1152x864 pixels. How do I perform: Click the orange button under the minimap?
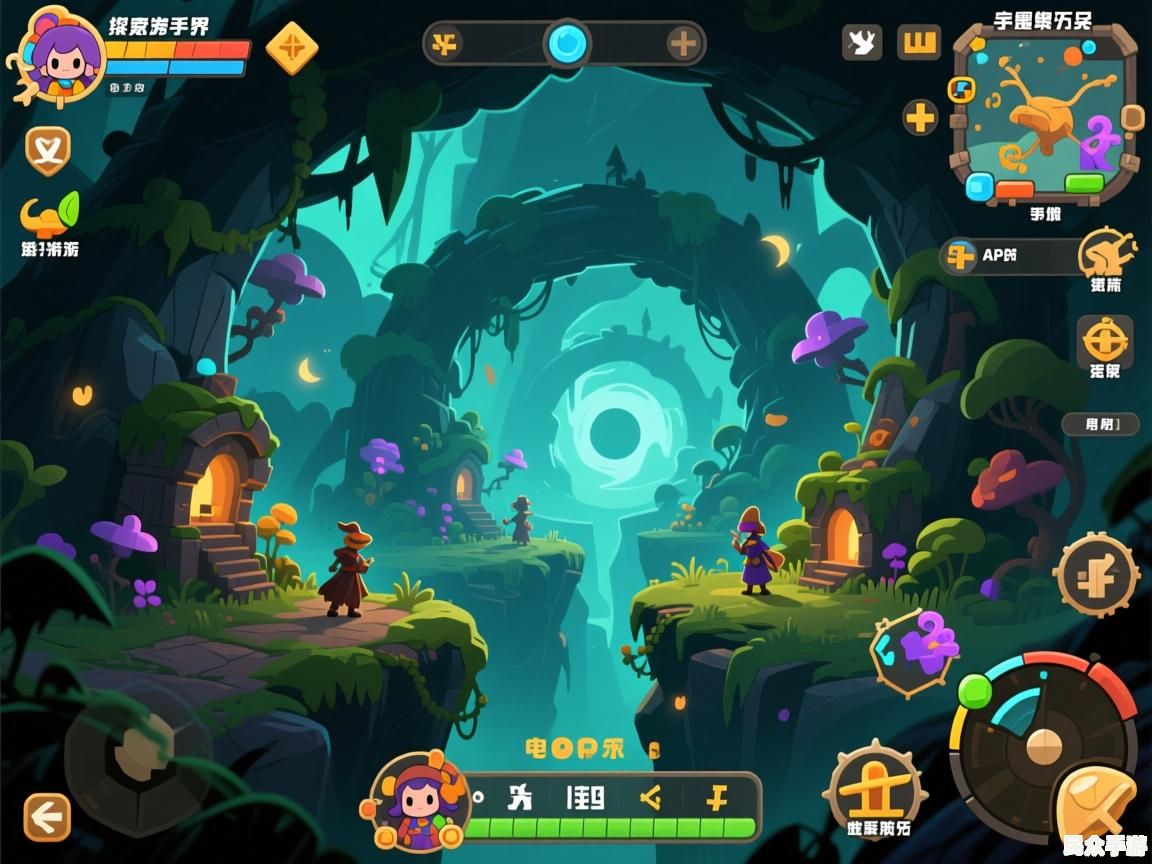coord(1015,189)
